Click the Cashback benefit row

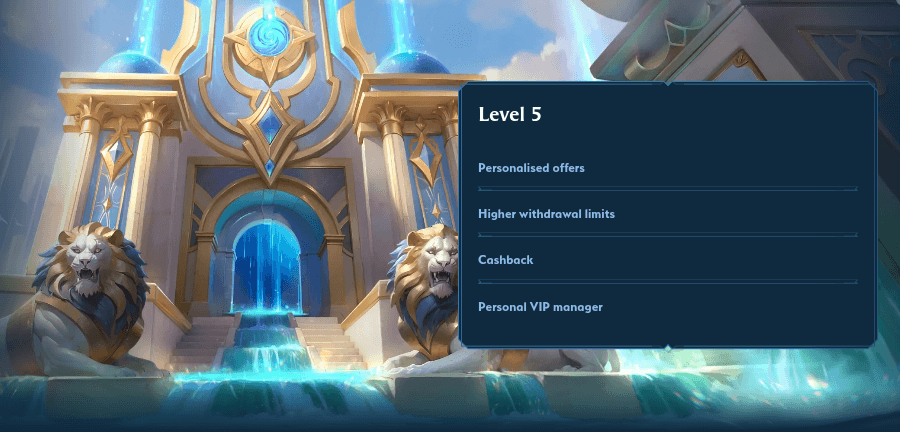[x=506, y=260]
